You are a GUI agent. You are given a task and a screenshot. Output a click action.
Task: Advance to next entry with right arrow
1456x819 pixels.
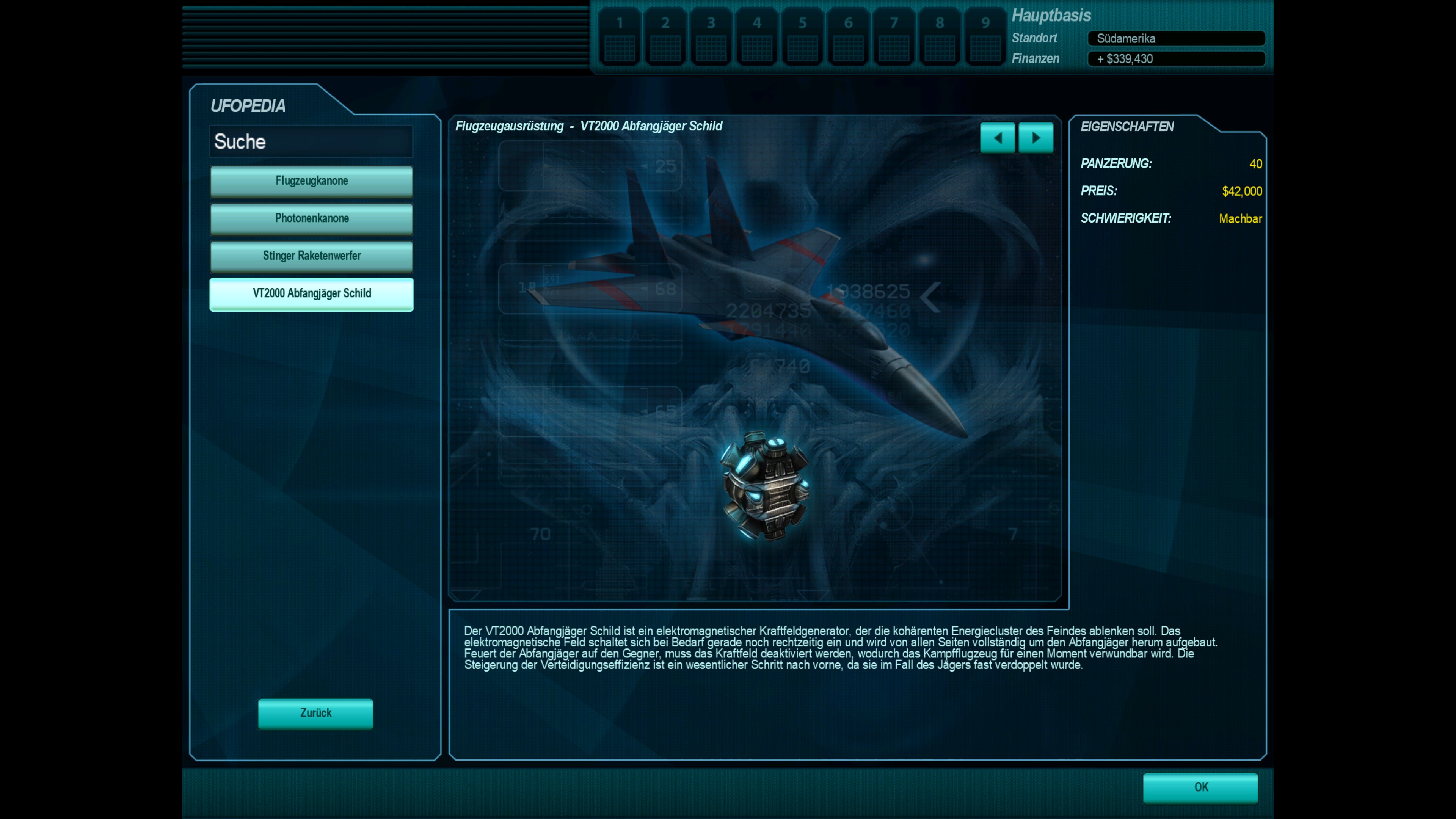pyautogui.click(x=1036, y=138)
